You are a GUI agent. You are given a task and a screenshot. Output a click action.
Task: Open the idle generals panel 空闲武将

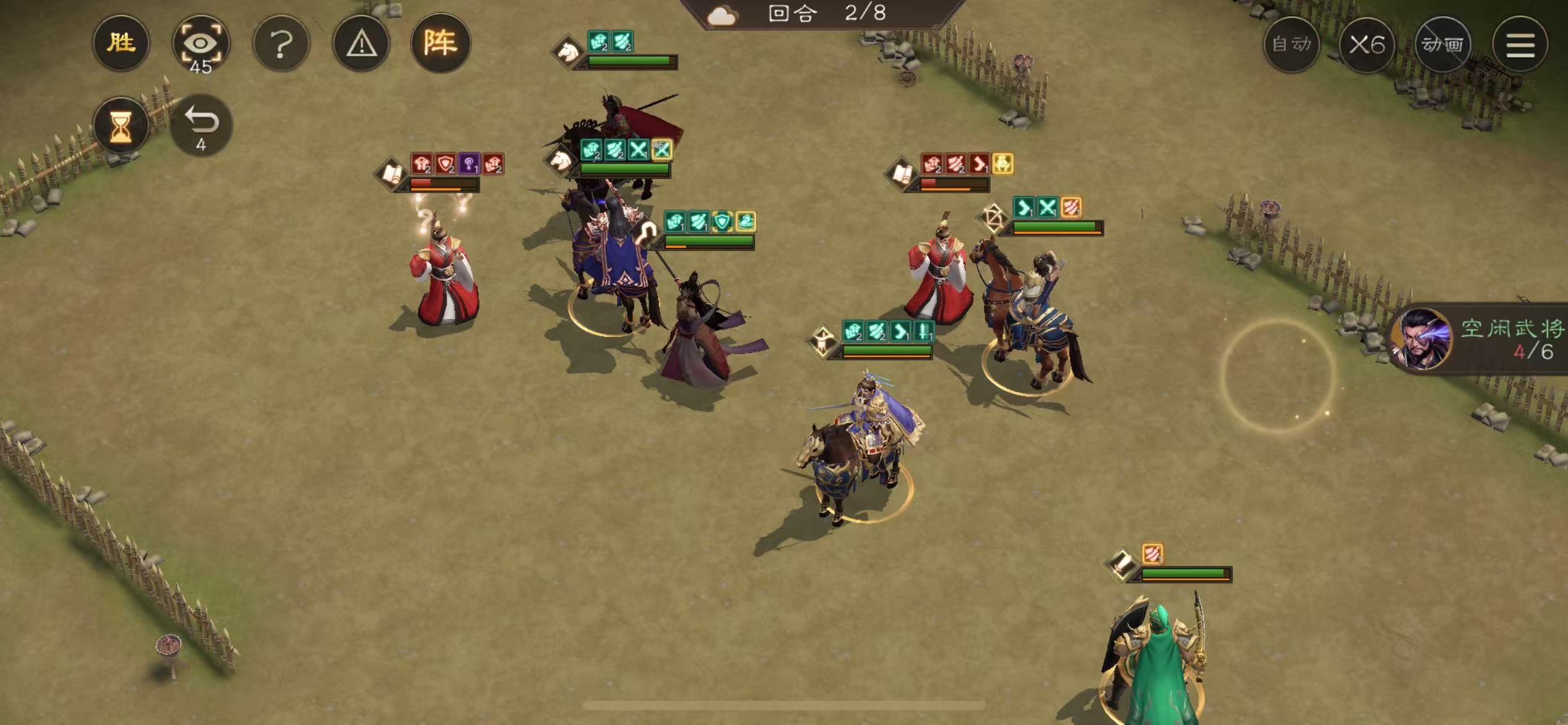click(1486, 339)
